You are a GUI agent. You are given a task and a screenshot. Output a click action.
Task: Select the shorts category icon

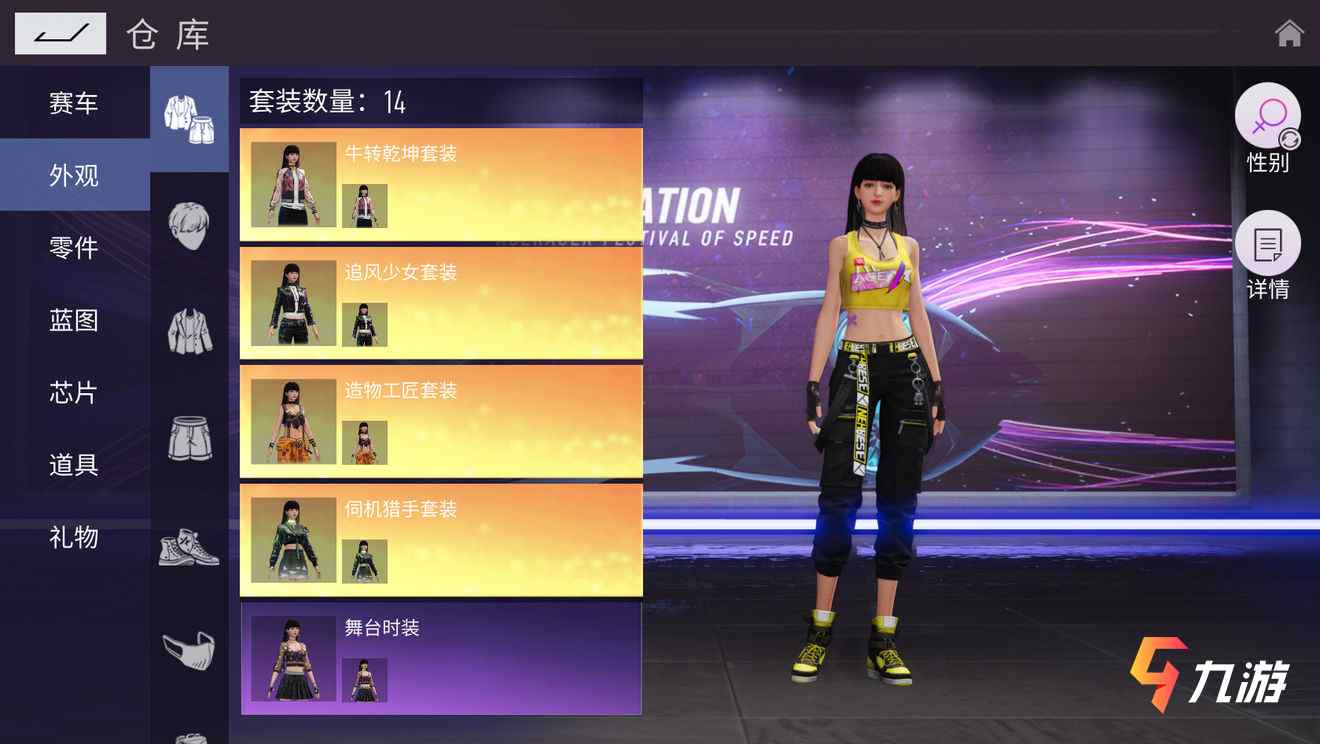pyautogui.click(x=190, y=438)
